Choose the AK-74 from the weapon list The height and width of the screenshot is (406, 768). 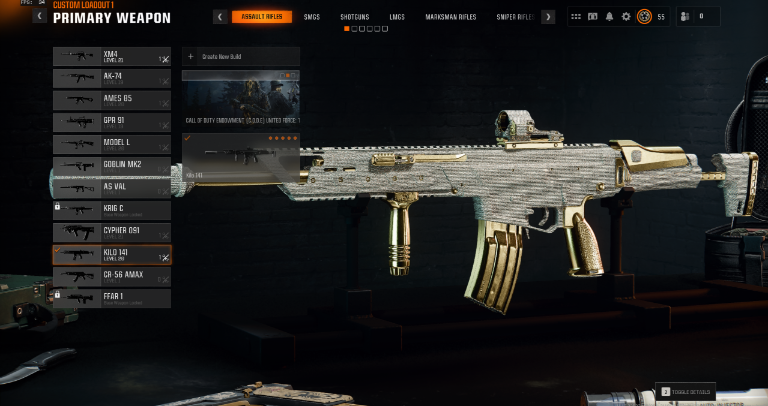point(111,78)
